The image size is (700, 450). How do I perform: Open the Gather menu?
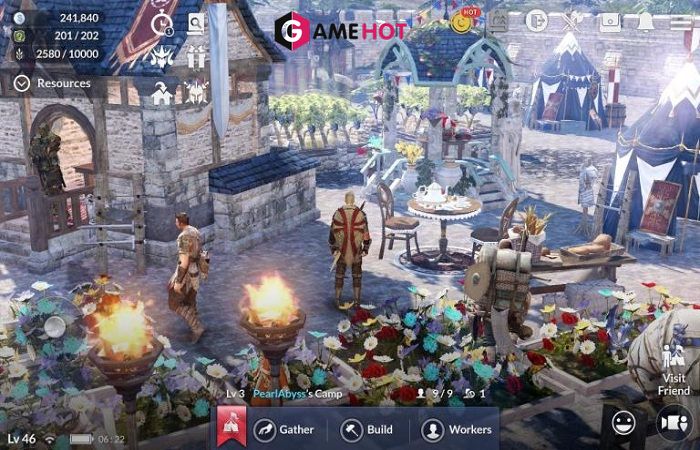[284, 430]
